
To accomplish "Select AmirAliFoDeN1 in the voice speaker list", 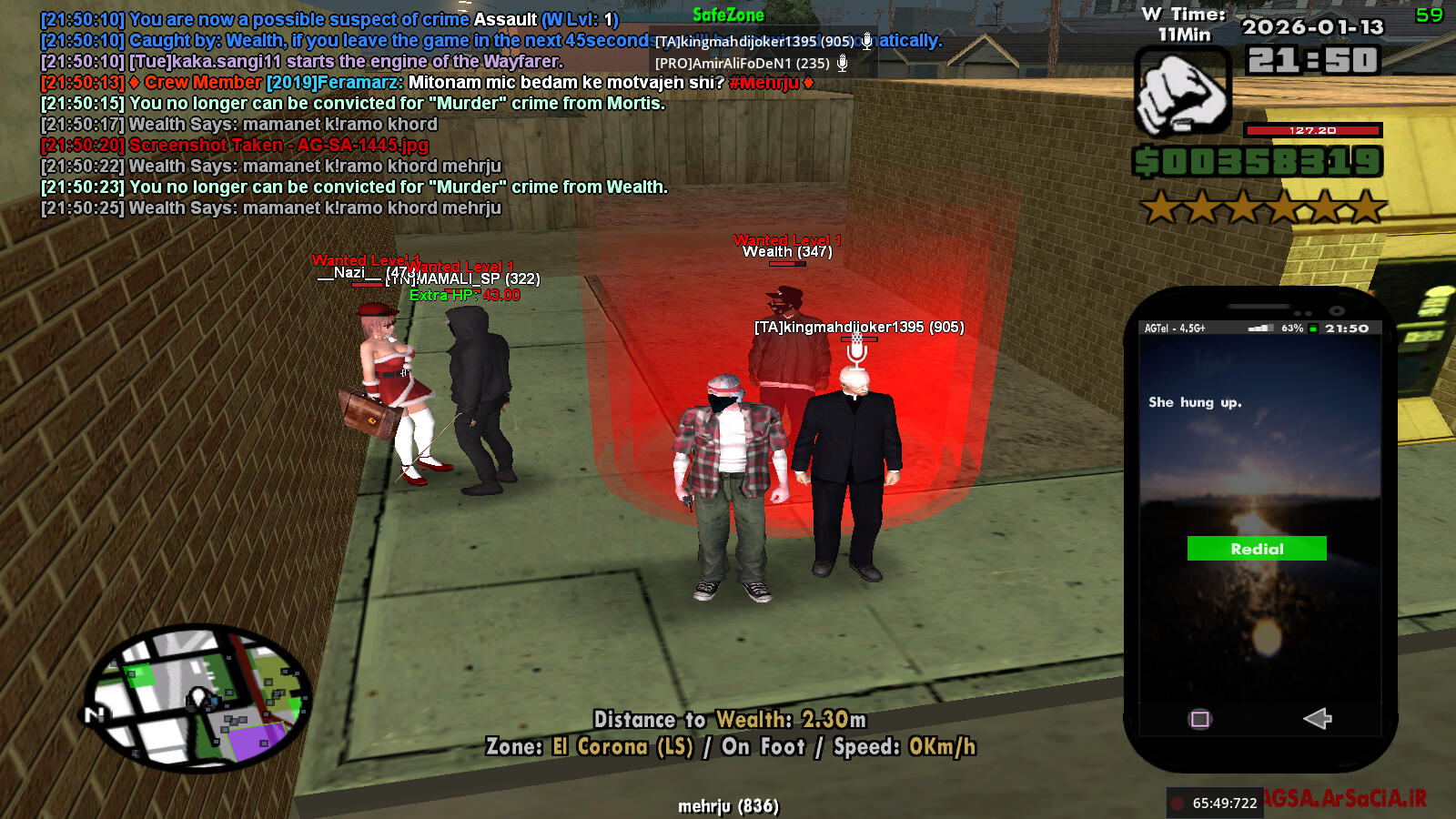I will (x=743, y=63).
